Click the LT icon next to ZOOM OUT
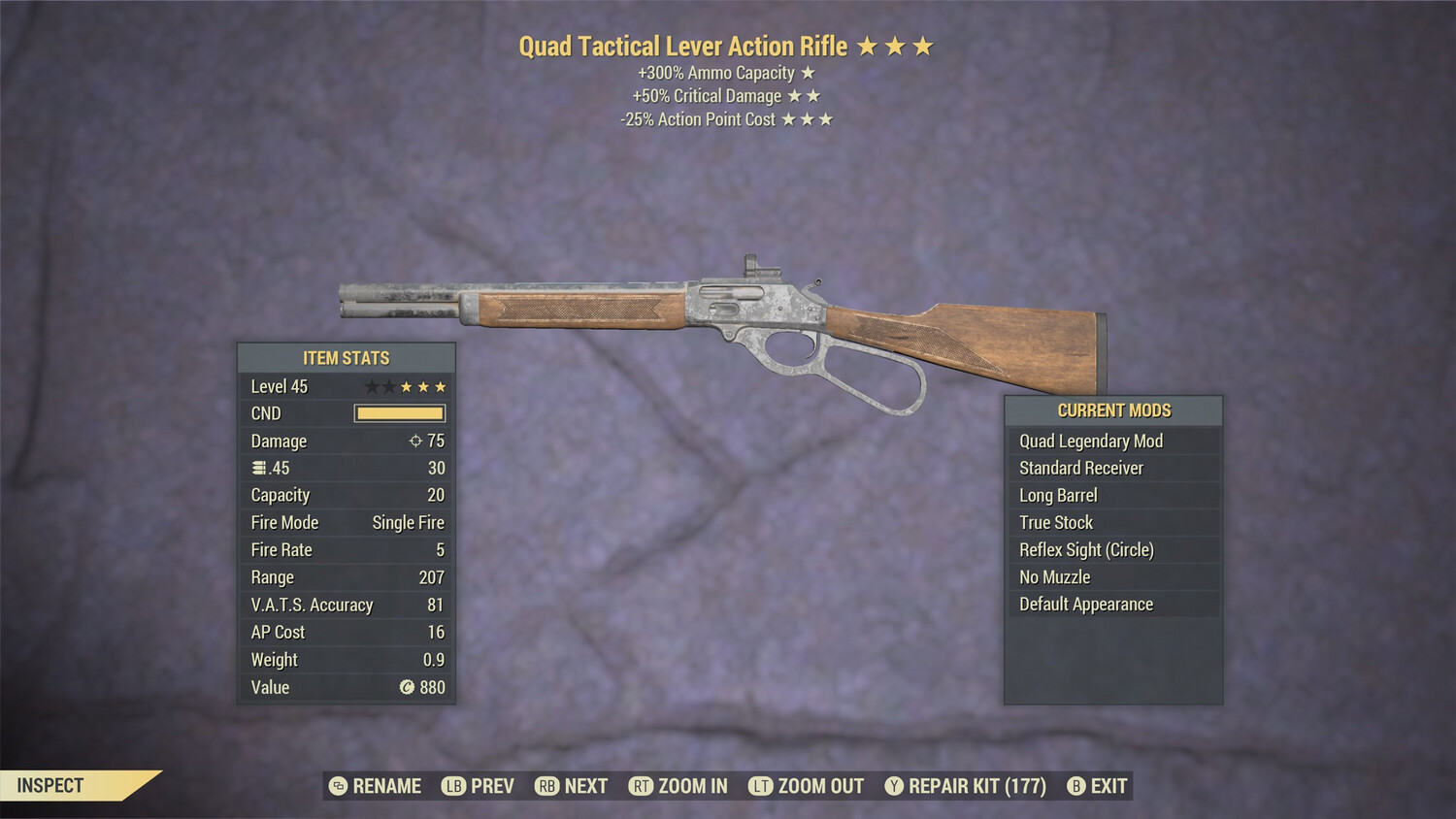Image resolution: width=1456 pixels, height=819 pixels. pyautogui.click(x=762, y=786)
